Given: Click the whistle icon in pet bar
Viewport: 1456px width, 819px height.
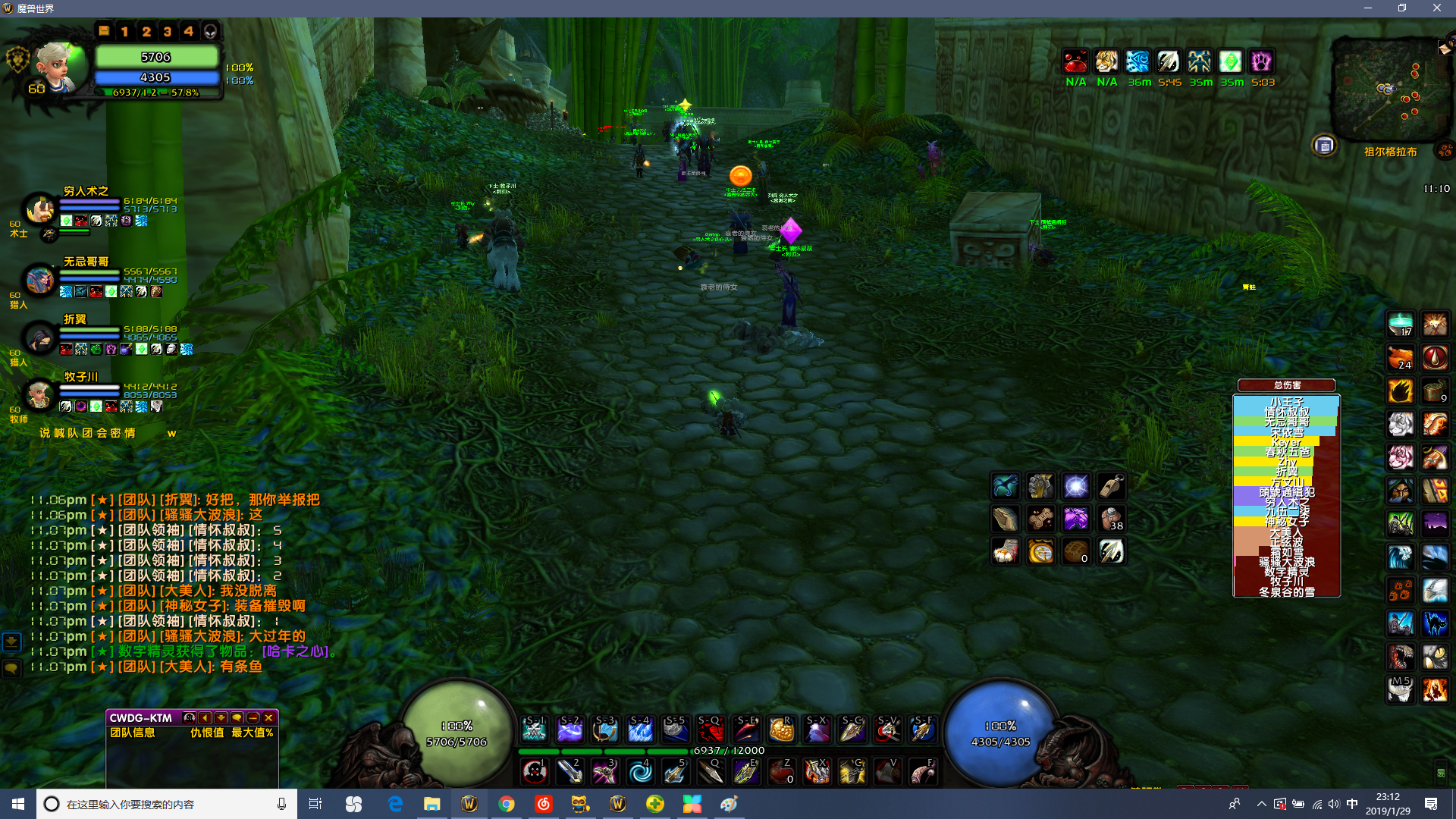Looking at the screenshot, I should [1111, 485].
